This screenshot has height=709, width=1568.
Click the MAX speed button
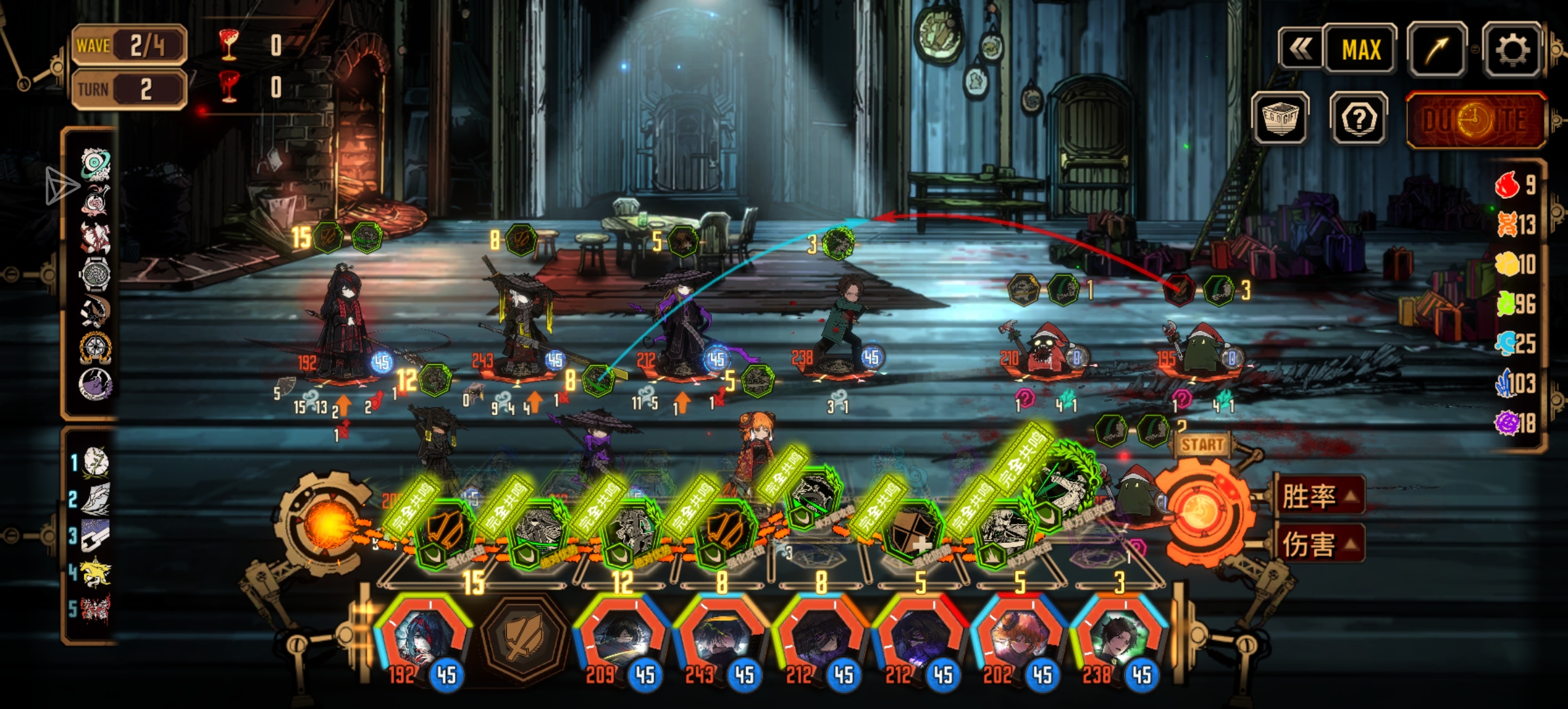(1361, 50)
